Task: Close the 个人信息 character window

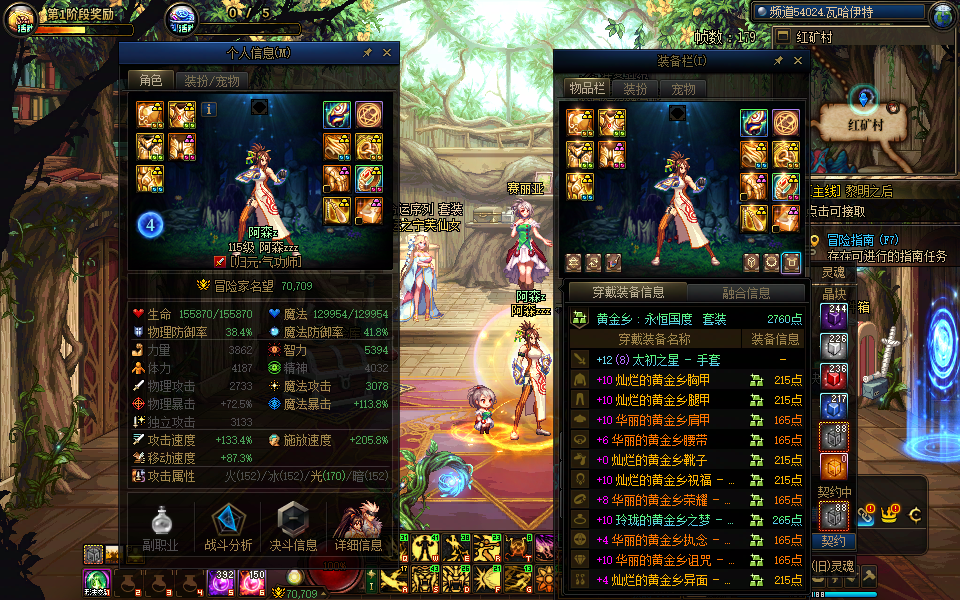Action: 387,52
